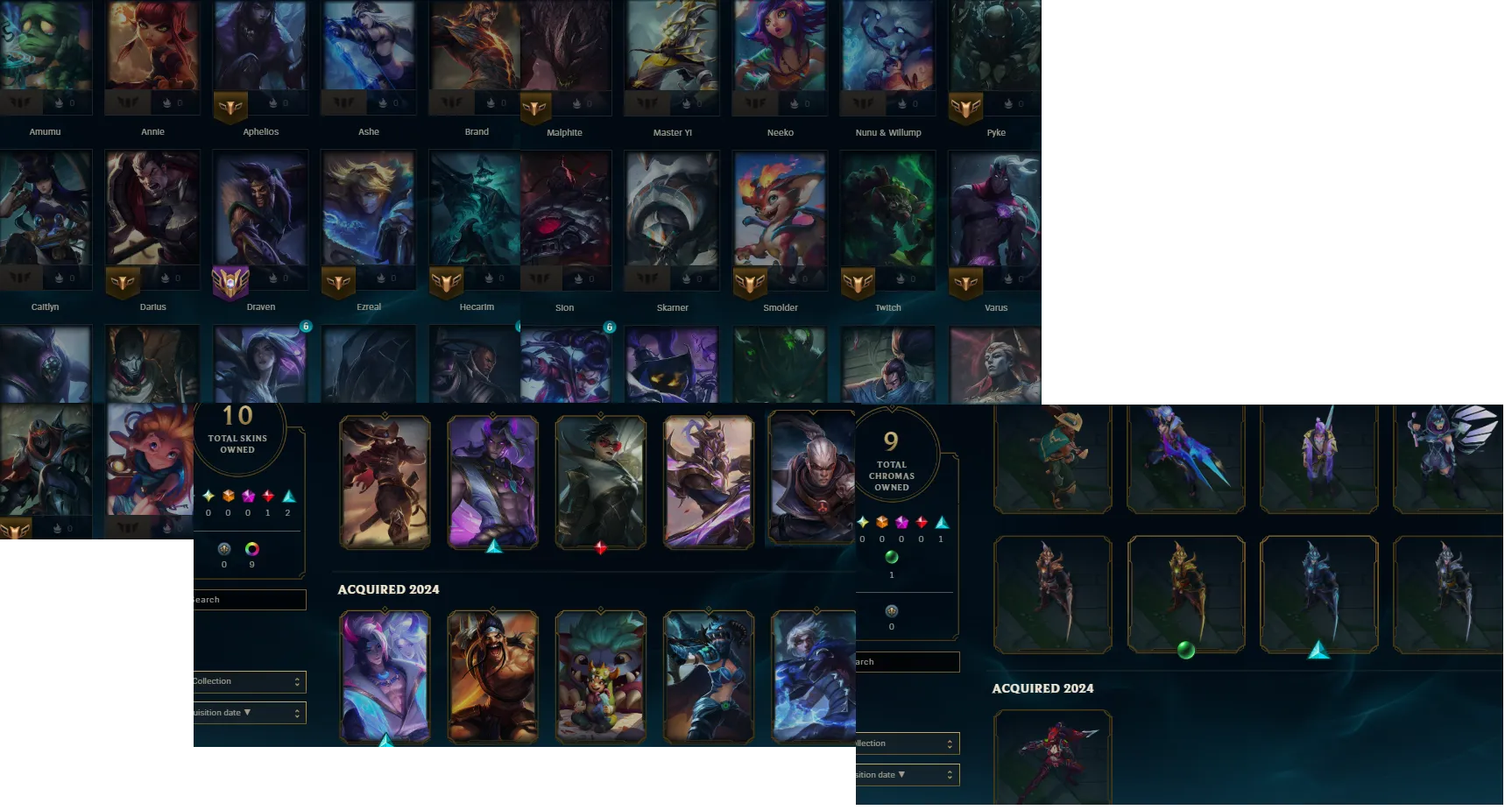Click the gold mastery badge below Twitch
1512x810 pixels.
click(x=858, y=283)
